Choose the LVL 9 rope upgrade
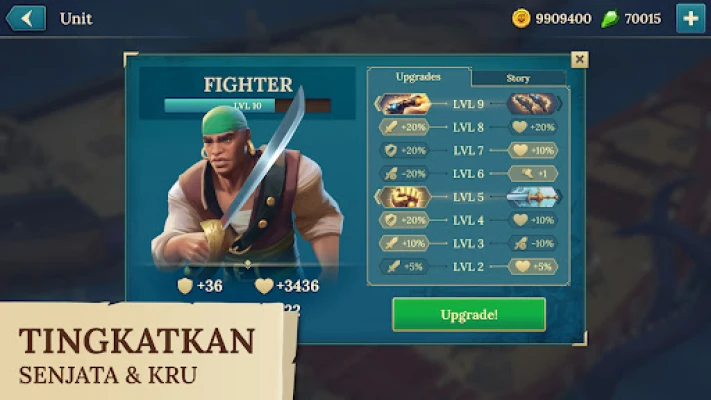 pyautogui.click(x=534, y=103)
